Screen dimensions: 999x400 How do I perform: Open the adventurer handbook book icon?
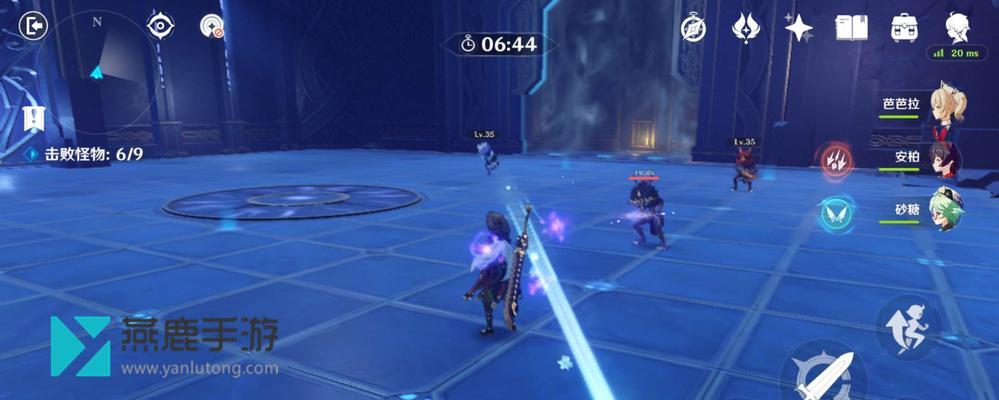[x=851, y=28]
